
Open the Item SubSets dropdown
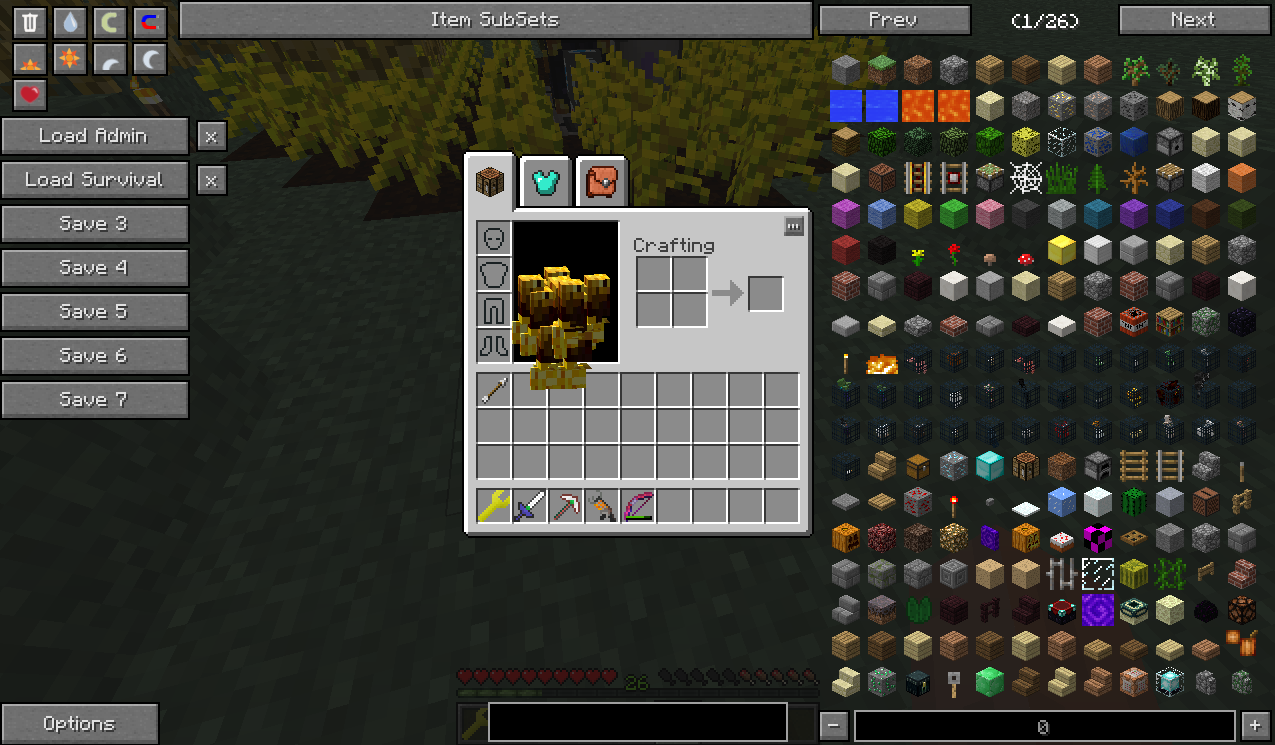point(495,20)
